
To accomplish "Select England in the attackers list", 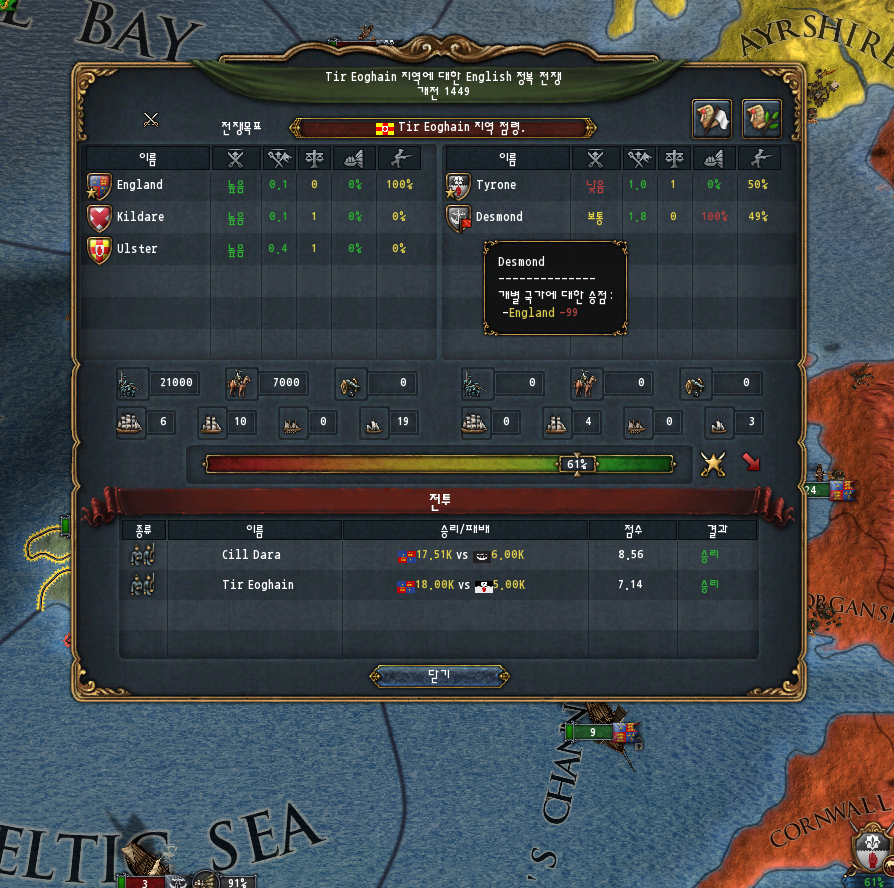I will coord(139,185).
